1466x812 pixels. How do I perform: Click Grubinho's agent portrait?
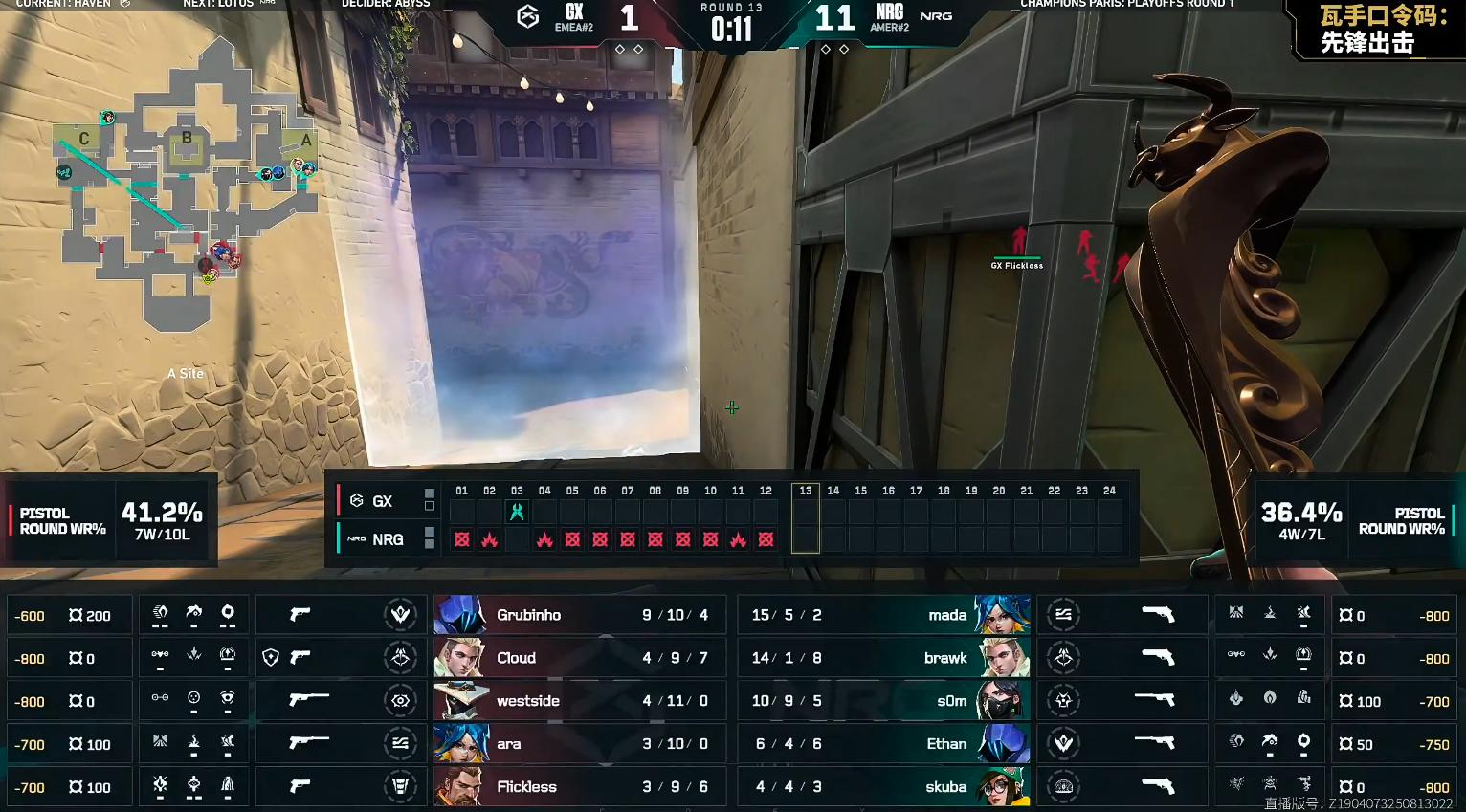pos(461,615)
